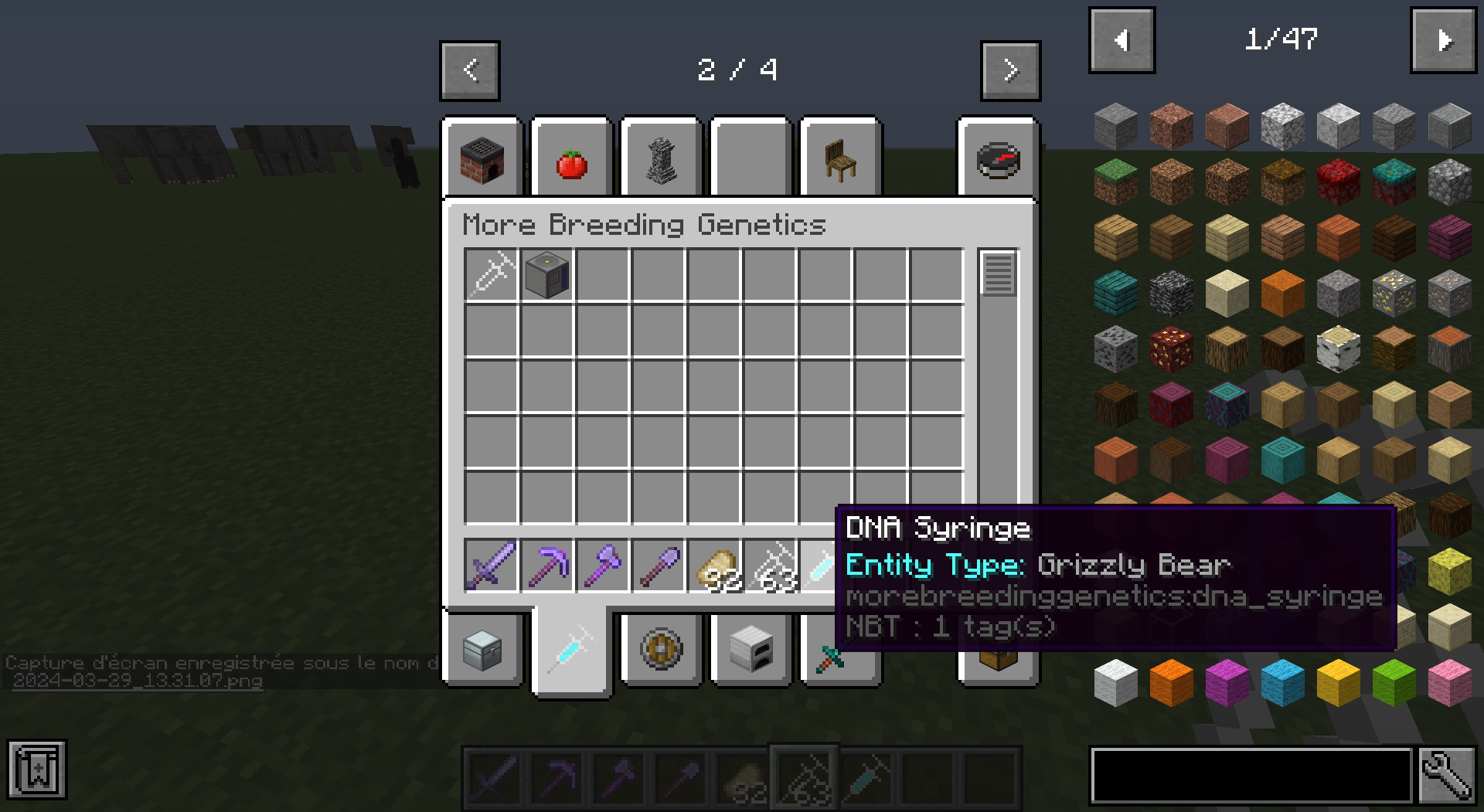The height and width of the screenshot is (812, 1484).
Task: Click the wooden chair decoration tab icon
Action: [839, 158]
